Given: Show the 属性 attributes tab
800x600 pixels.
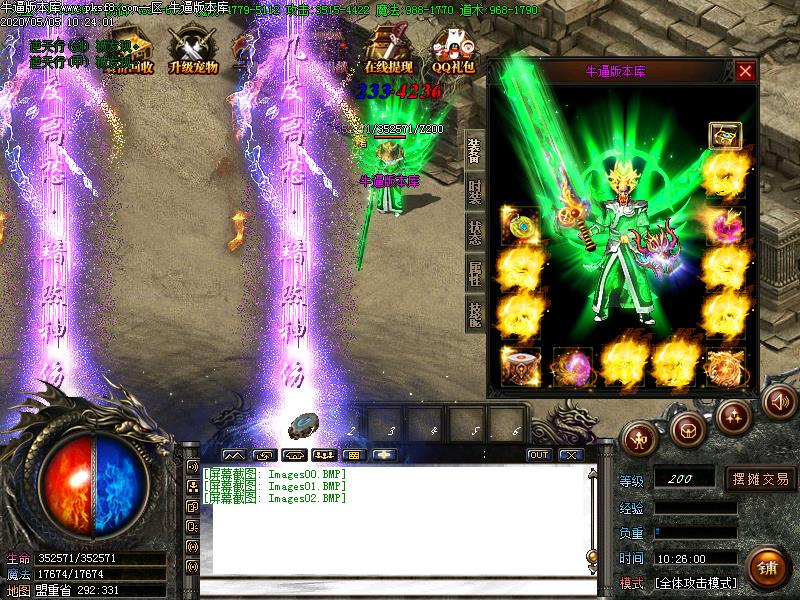Looking at the screenshot, I should [475, 272].
